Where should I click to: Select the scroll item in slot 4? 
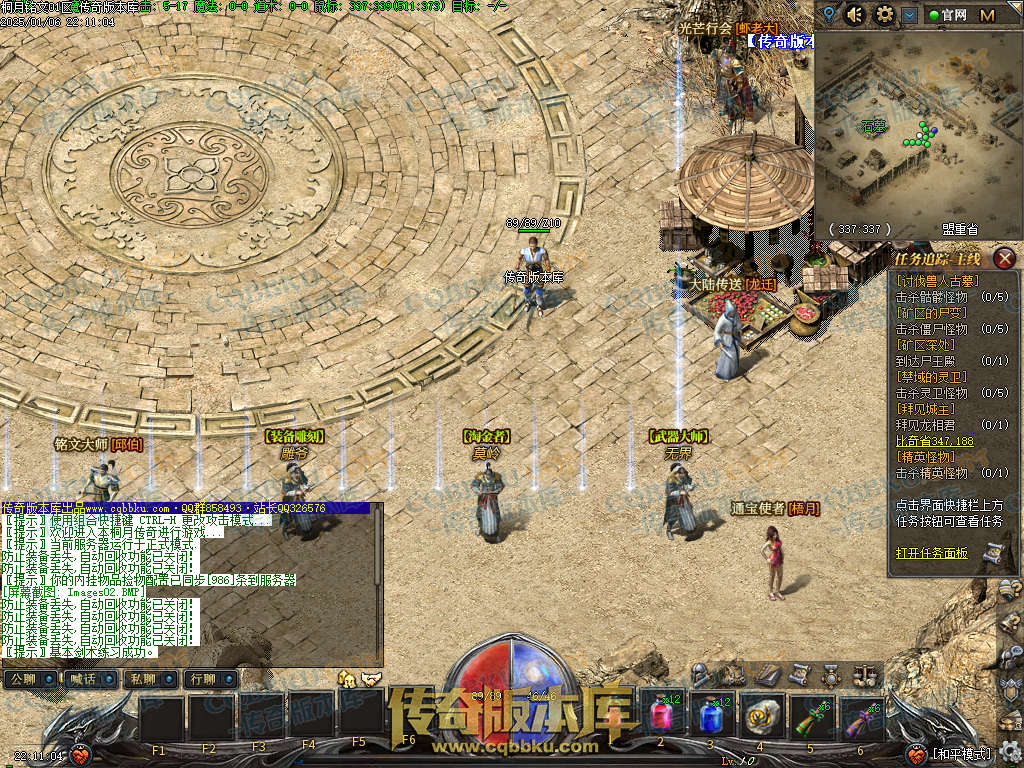pyautogui.click(x=761, y=714)
